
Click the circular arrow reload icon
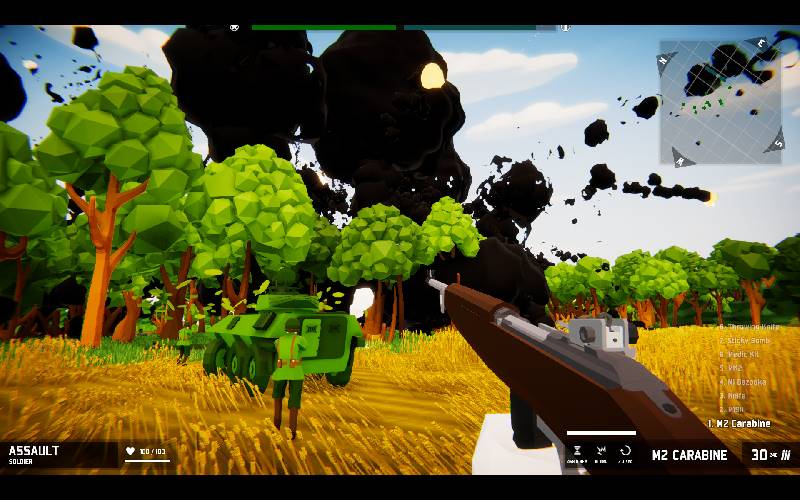(625, 452)
